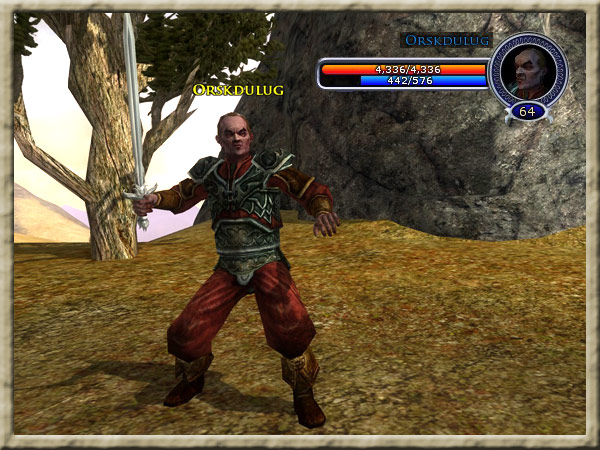The width and height of the screenshot is (600, 450).
Task: Select the floating Orskdulug nameplate
Action: click(x=238, y=90)
